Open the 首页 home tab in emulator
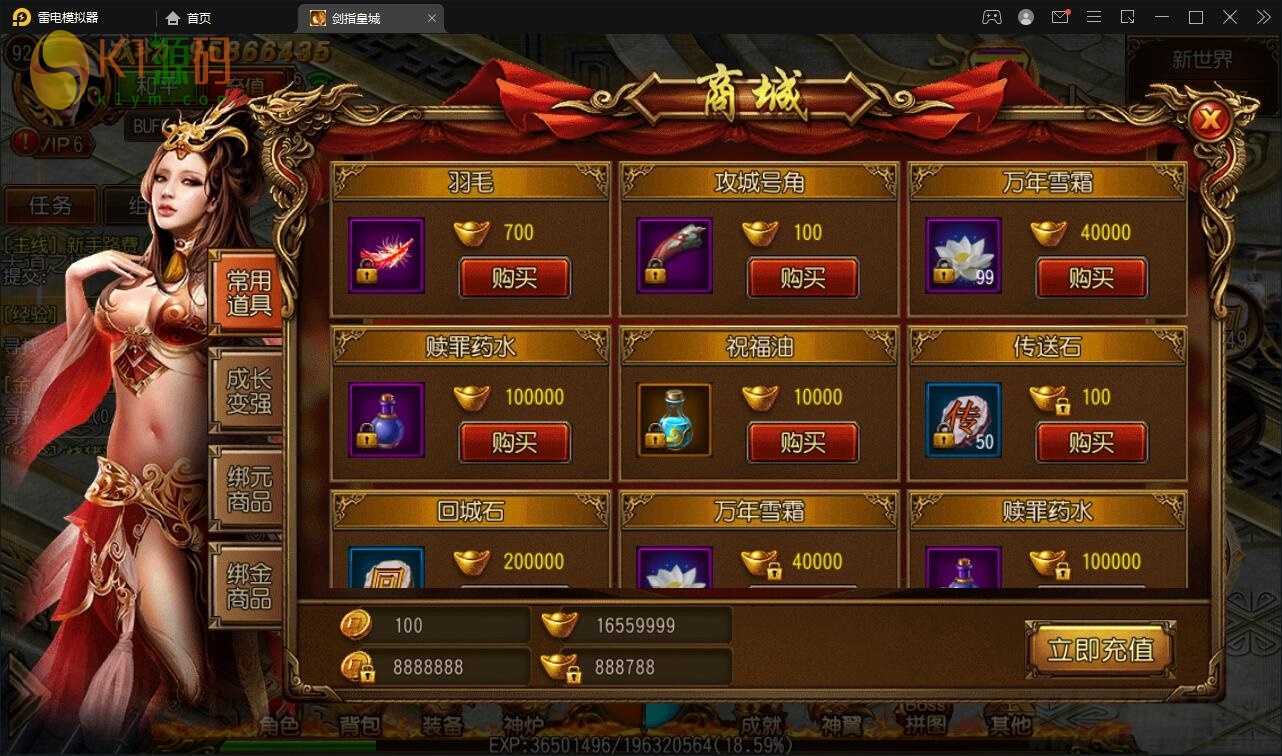 click(x=190, y=18)
